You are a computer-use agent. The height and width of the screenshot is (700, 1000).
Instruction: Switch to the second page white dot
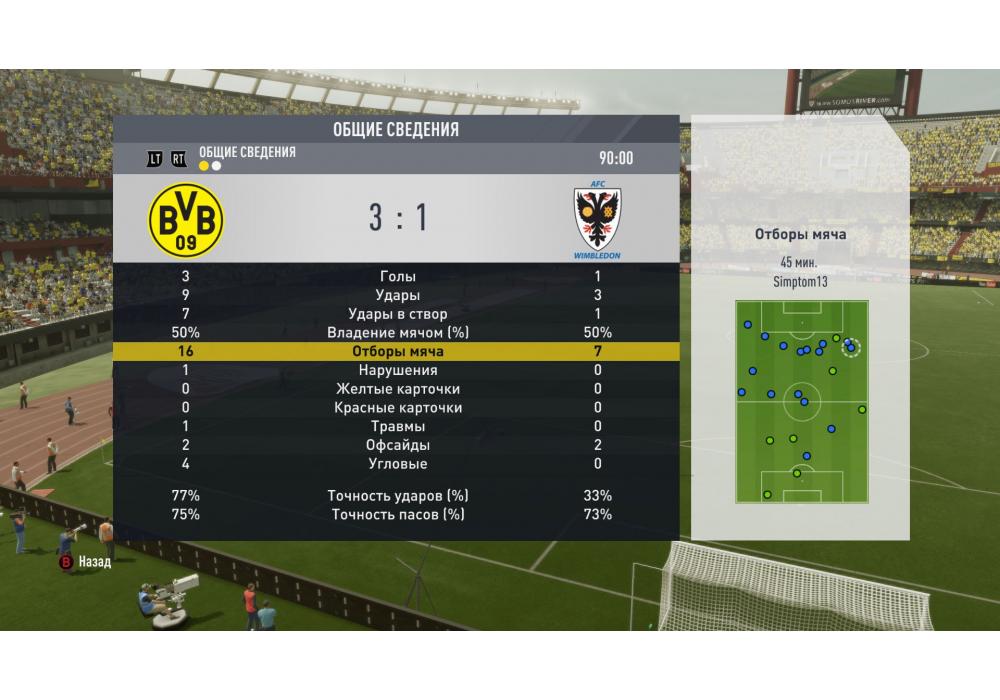[217, 166]
